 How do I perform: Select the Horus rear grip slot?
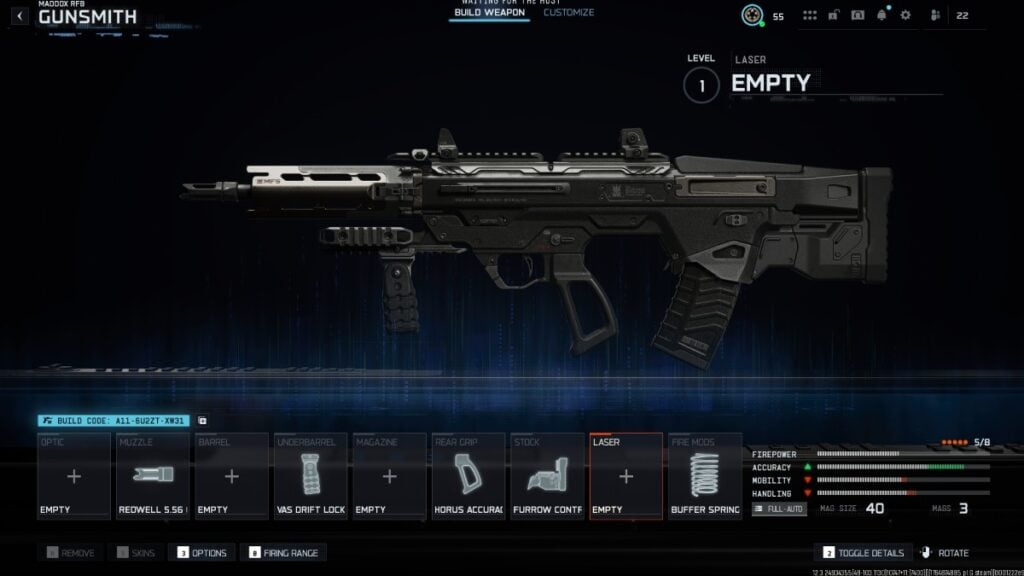tap(468, 476)
